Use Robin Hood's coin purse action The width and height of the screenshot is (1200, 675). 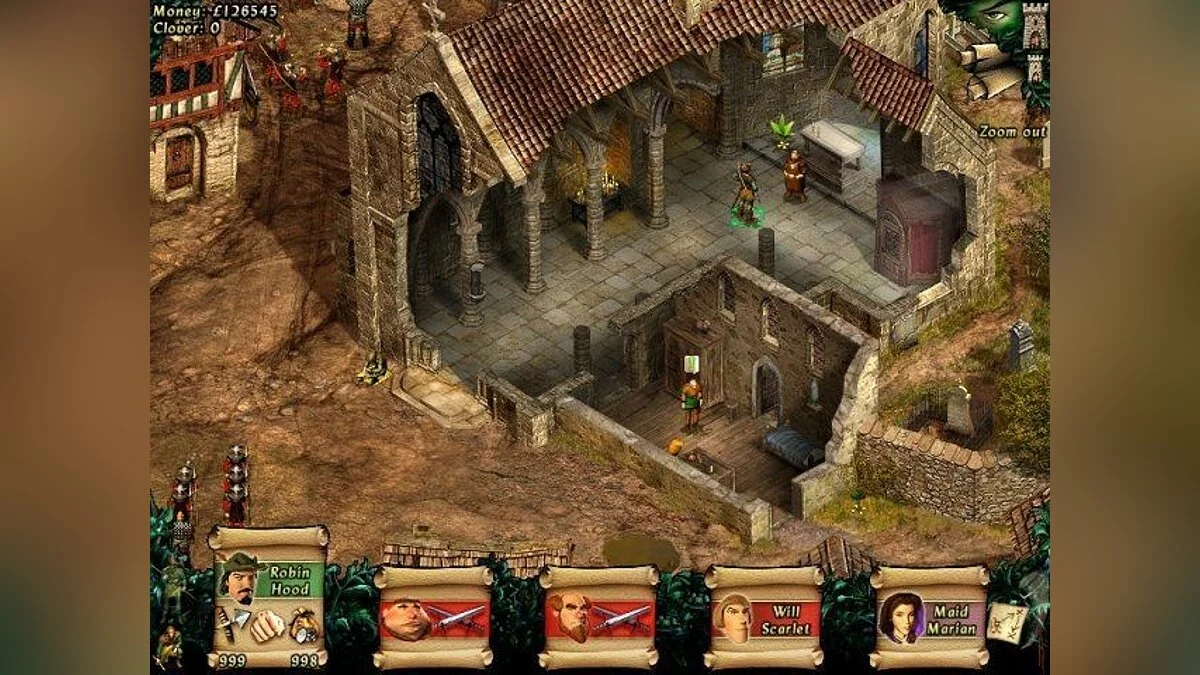pos(304,628)
